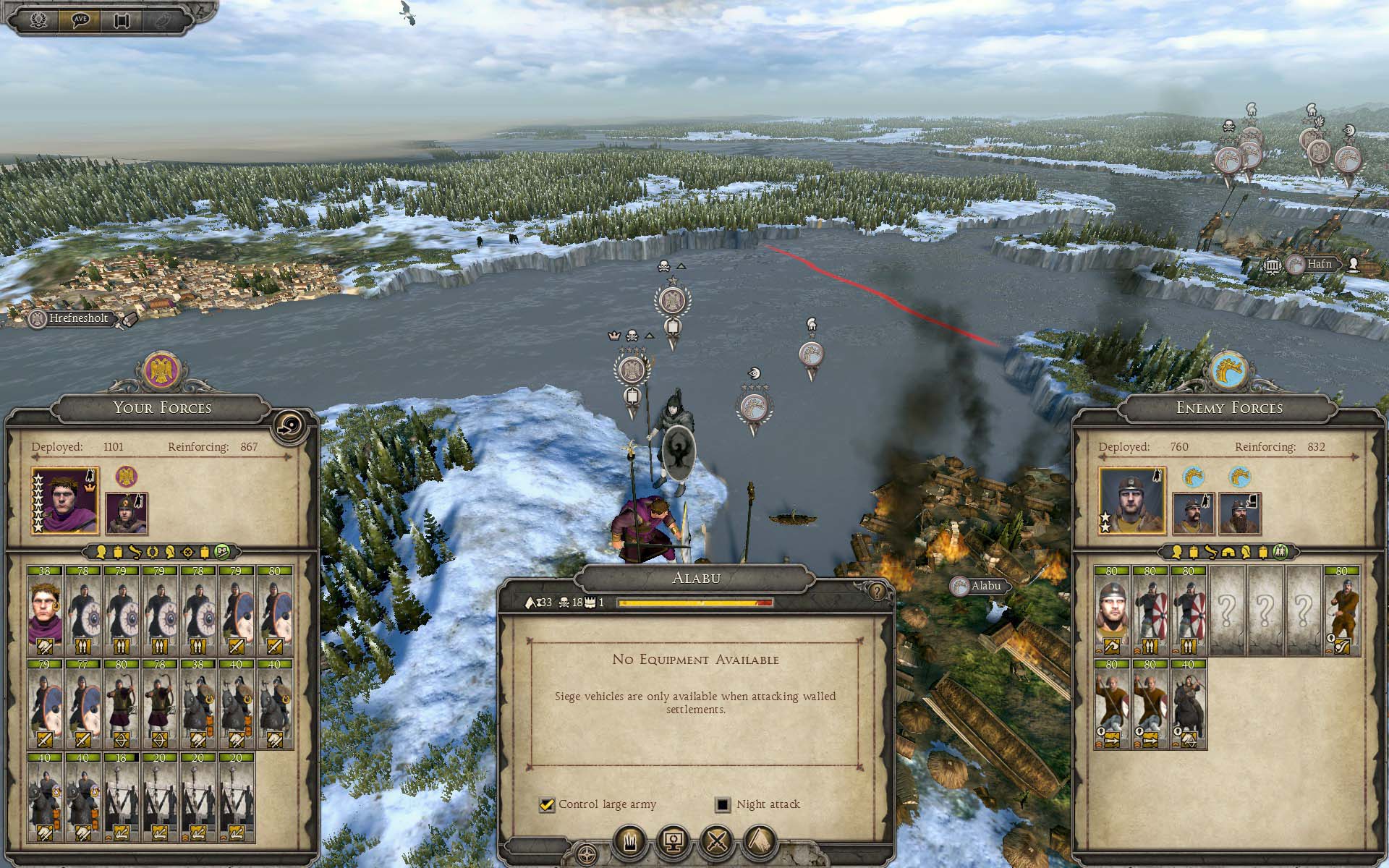Open the laurel wreath faction menu
This screenshot has width=1389, height=868.
point(39,20)
